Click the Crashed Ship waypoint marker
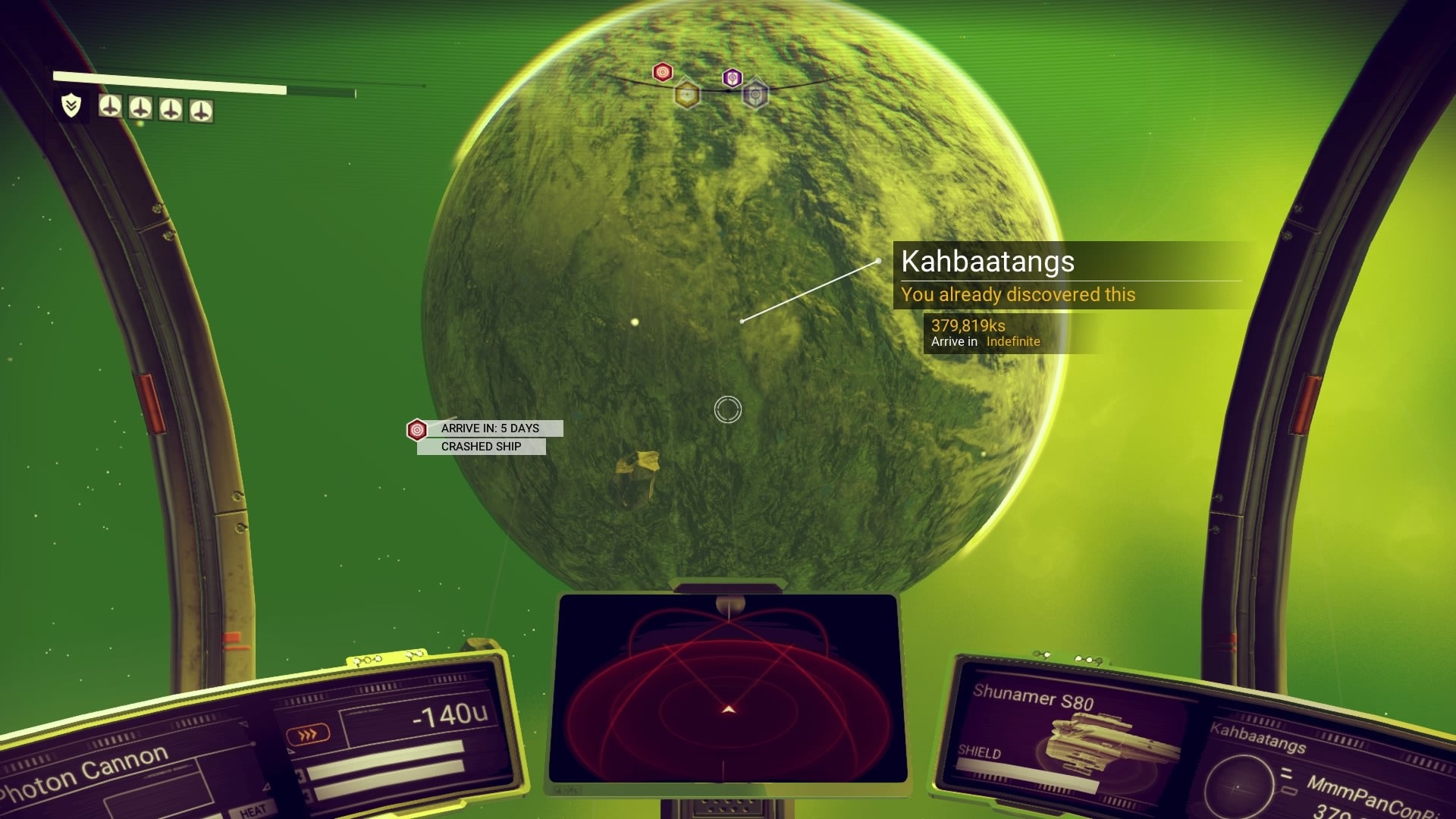 coord(417,430)
